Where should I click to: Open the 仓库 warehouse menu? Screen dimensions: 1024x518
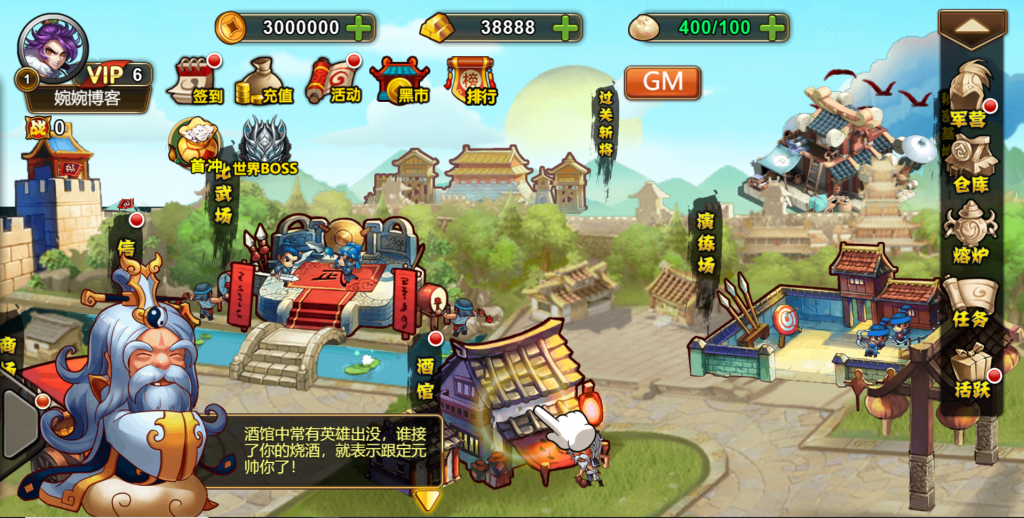pyautogui.click(x=969, y=164)
